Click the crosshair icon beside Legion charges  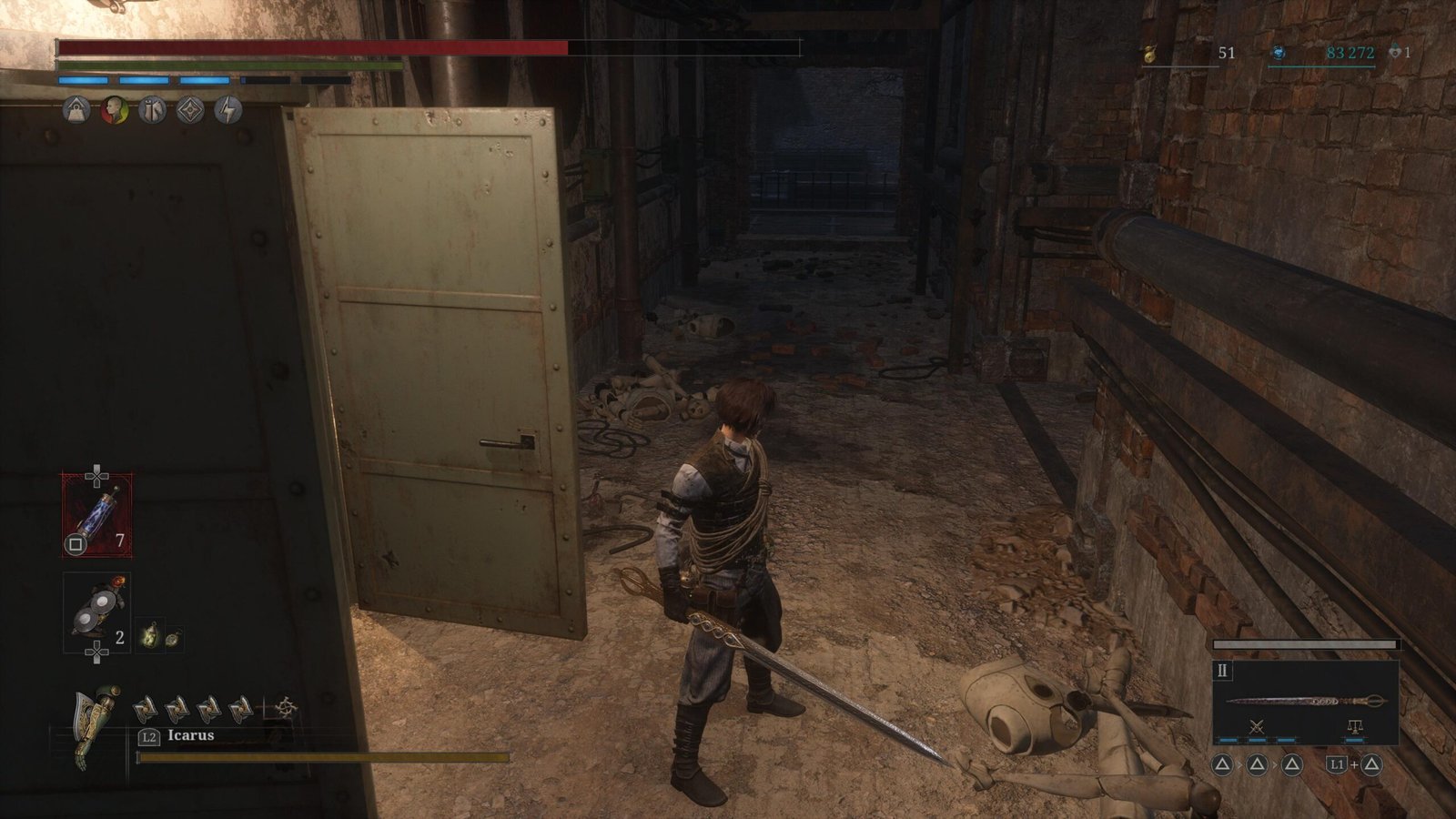click(x=286, y=707)
